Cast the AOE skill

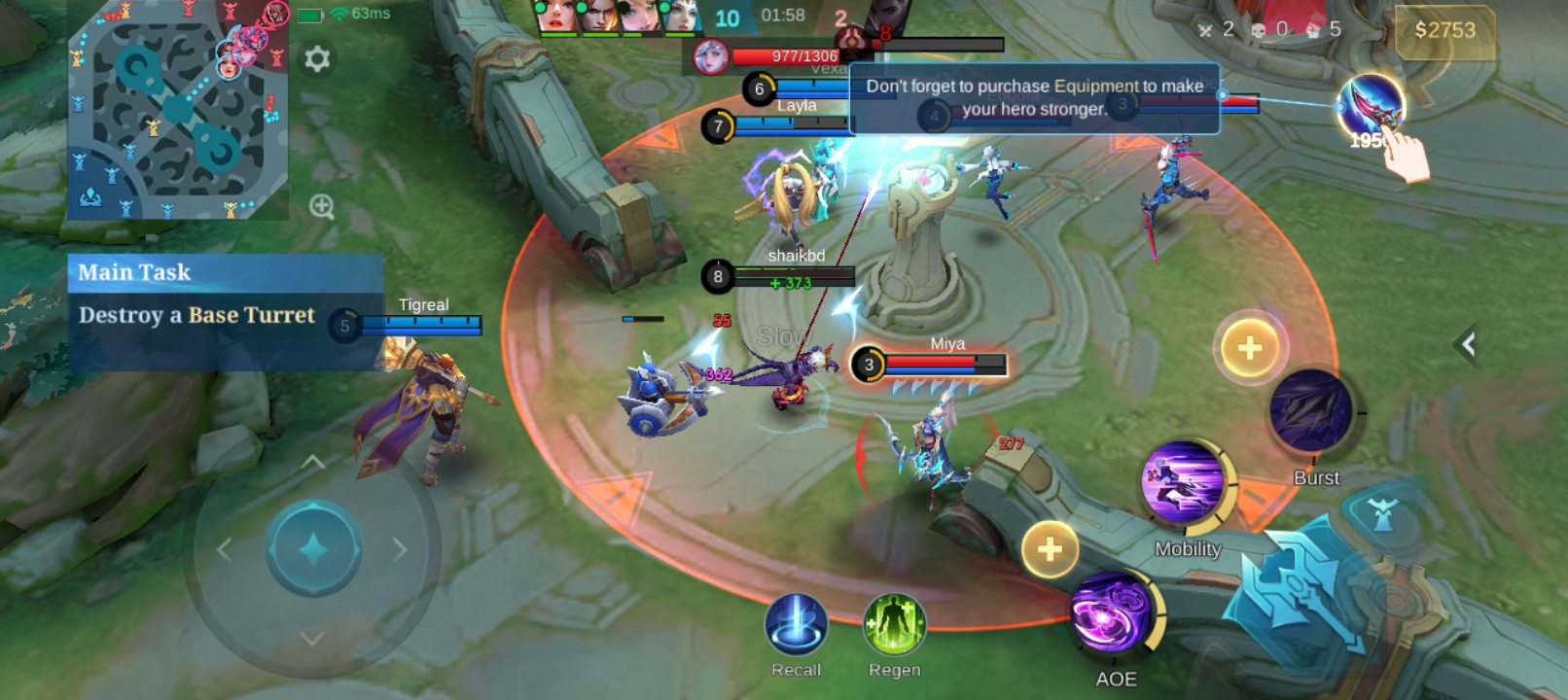pyautogui.click(x=1112, y=613)
